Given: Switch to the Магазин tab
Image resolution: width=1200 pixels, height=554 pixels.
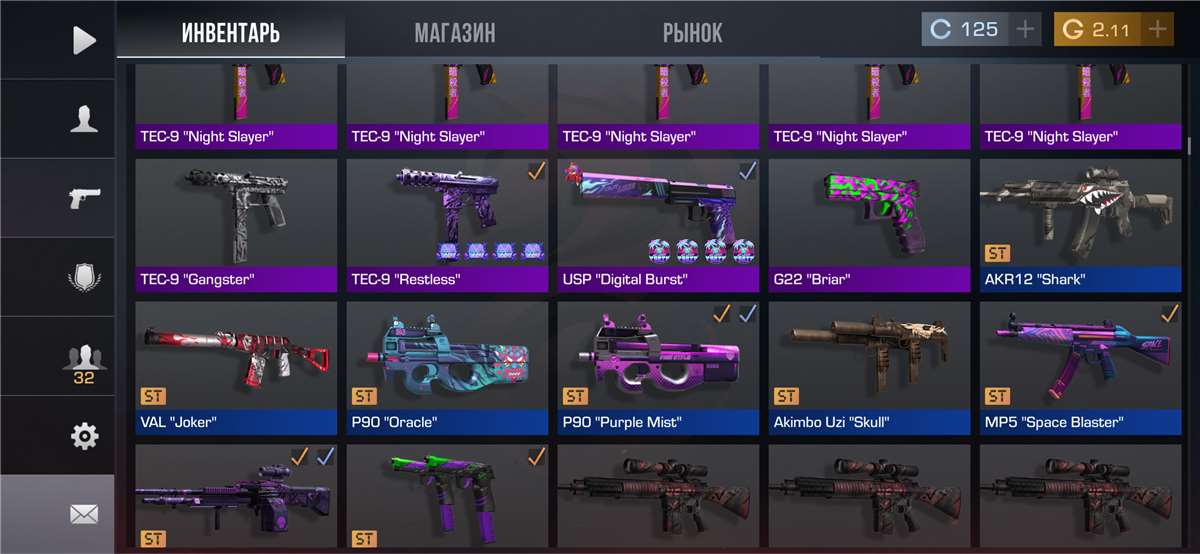Looking at the screenshot, I should coord(455,32).
